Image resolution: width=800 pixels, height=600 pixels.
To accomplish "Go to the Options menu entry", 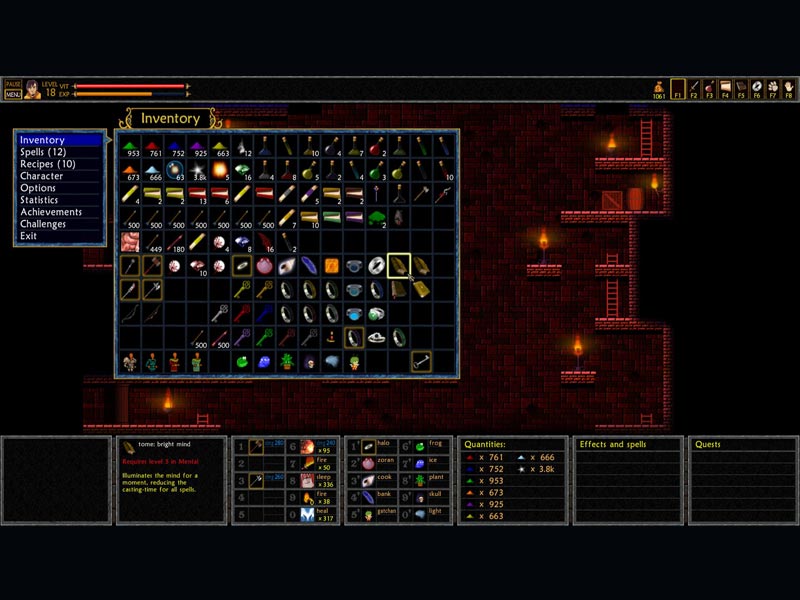I will [38, 188].
